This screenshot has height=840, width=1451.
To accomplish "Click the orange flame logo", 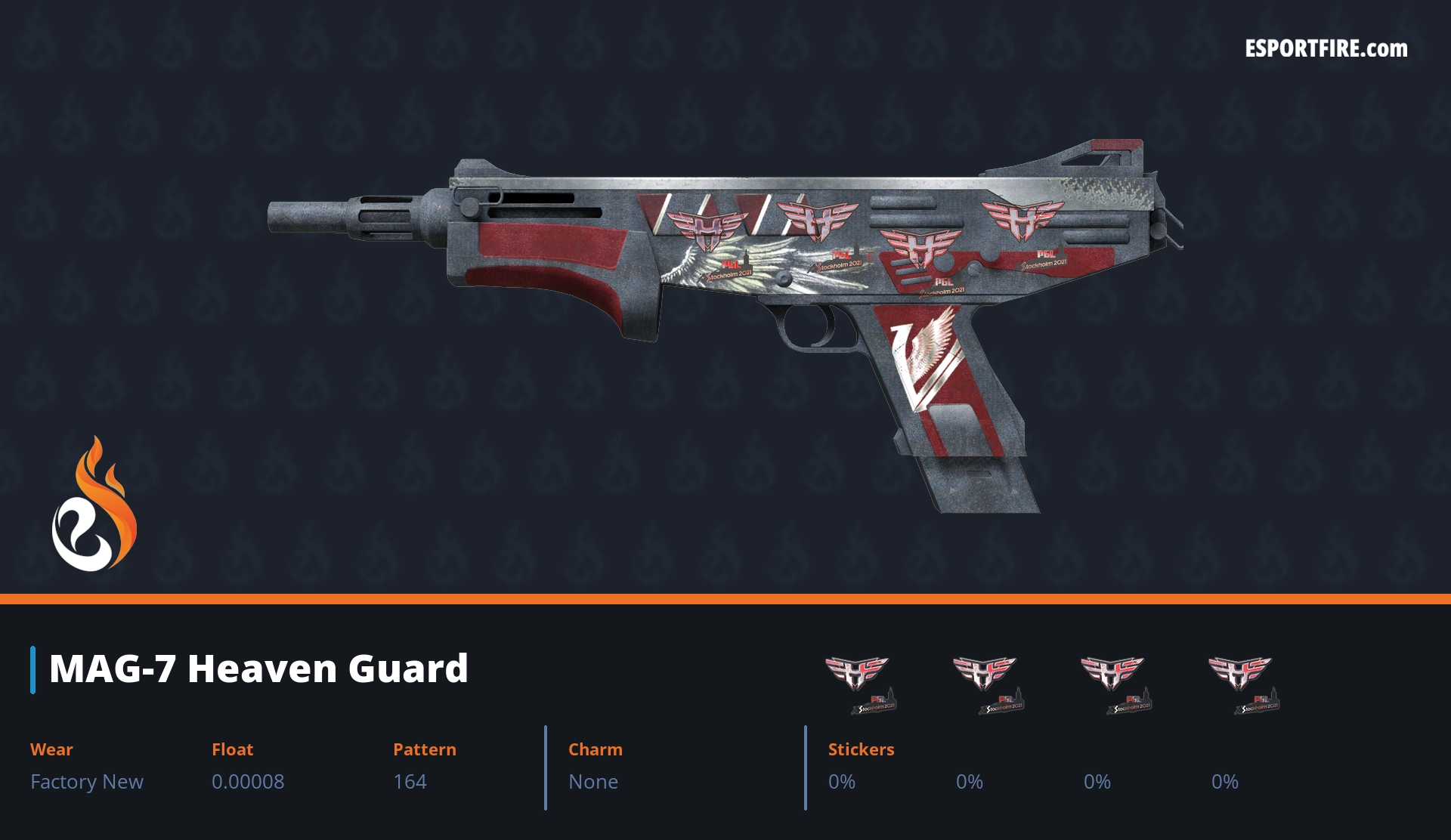I will [94, 505].
